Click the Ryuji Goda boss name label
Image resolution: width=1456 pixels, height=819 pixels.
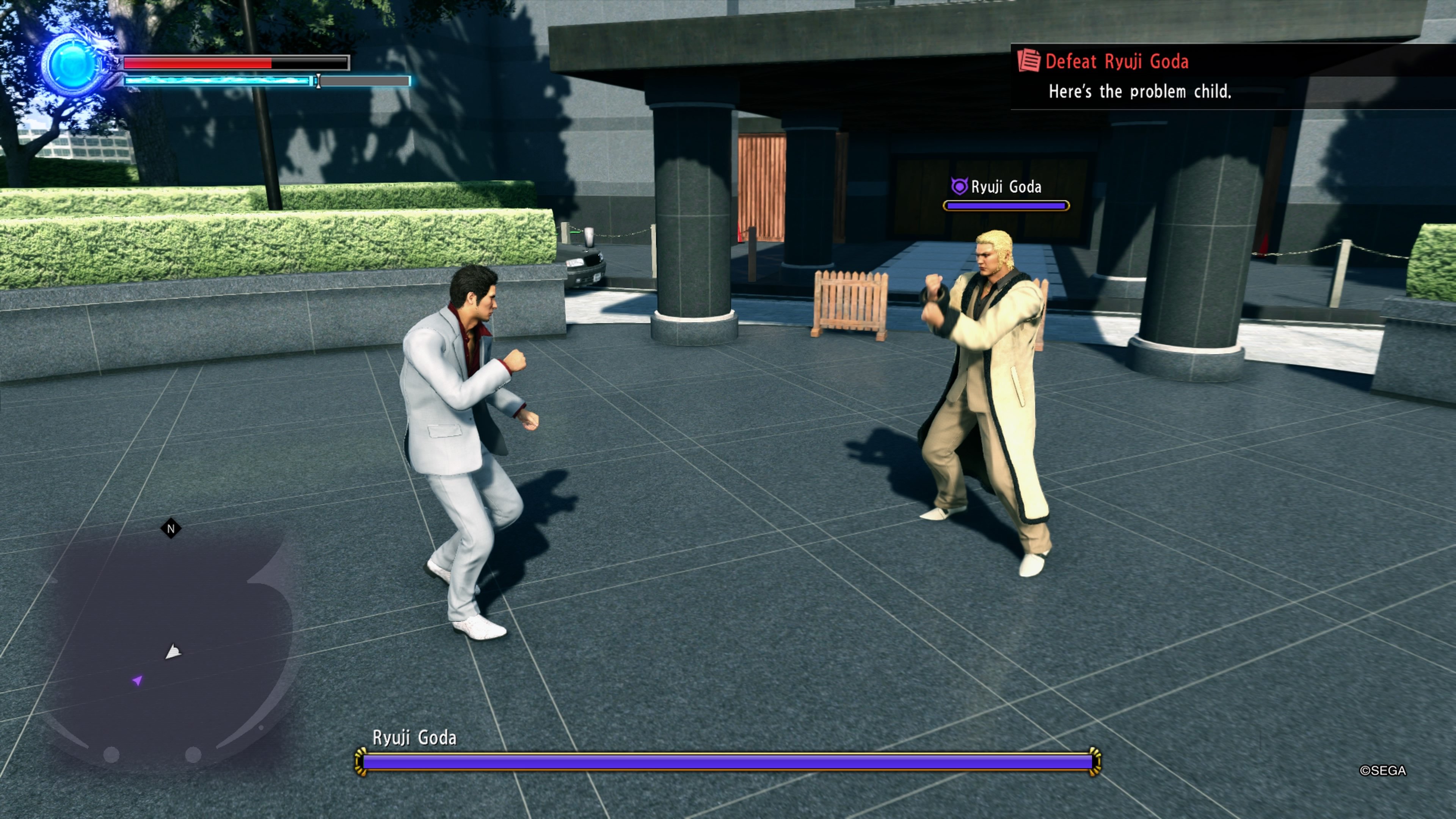coord(417,737)
